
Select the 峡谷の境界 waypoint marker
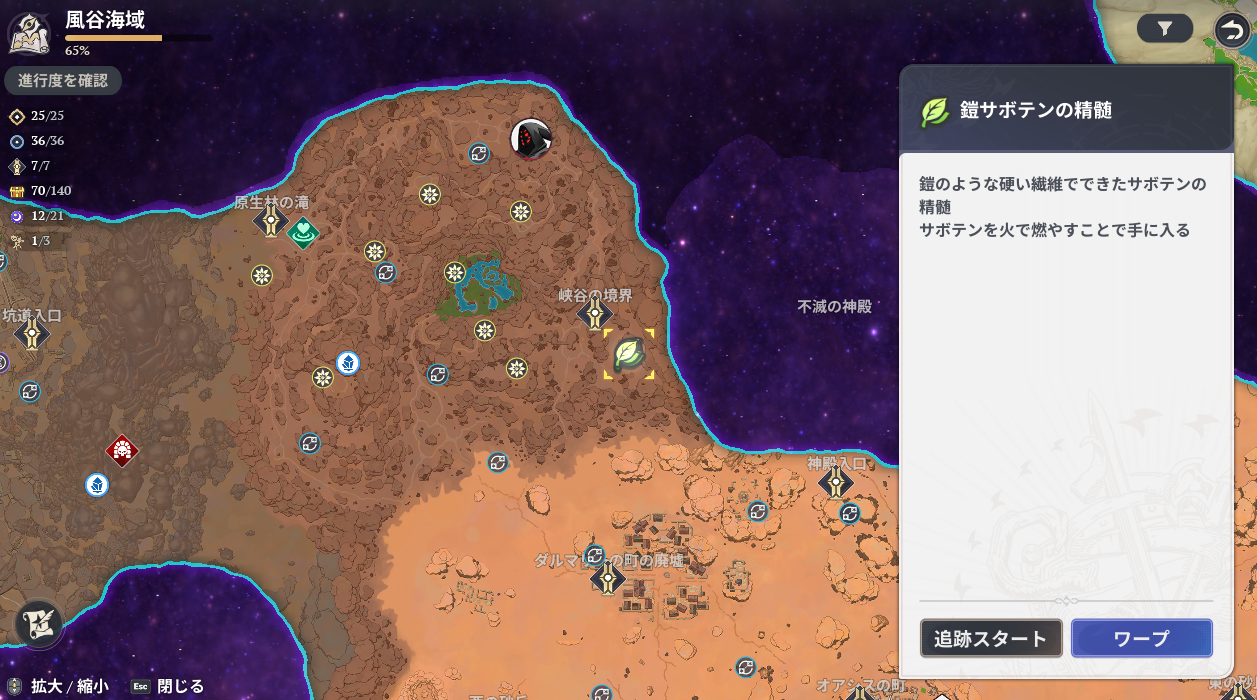pos(595,315)
